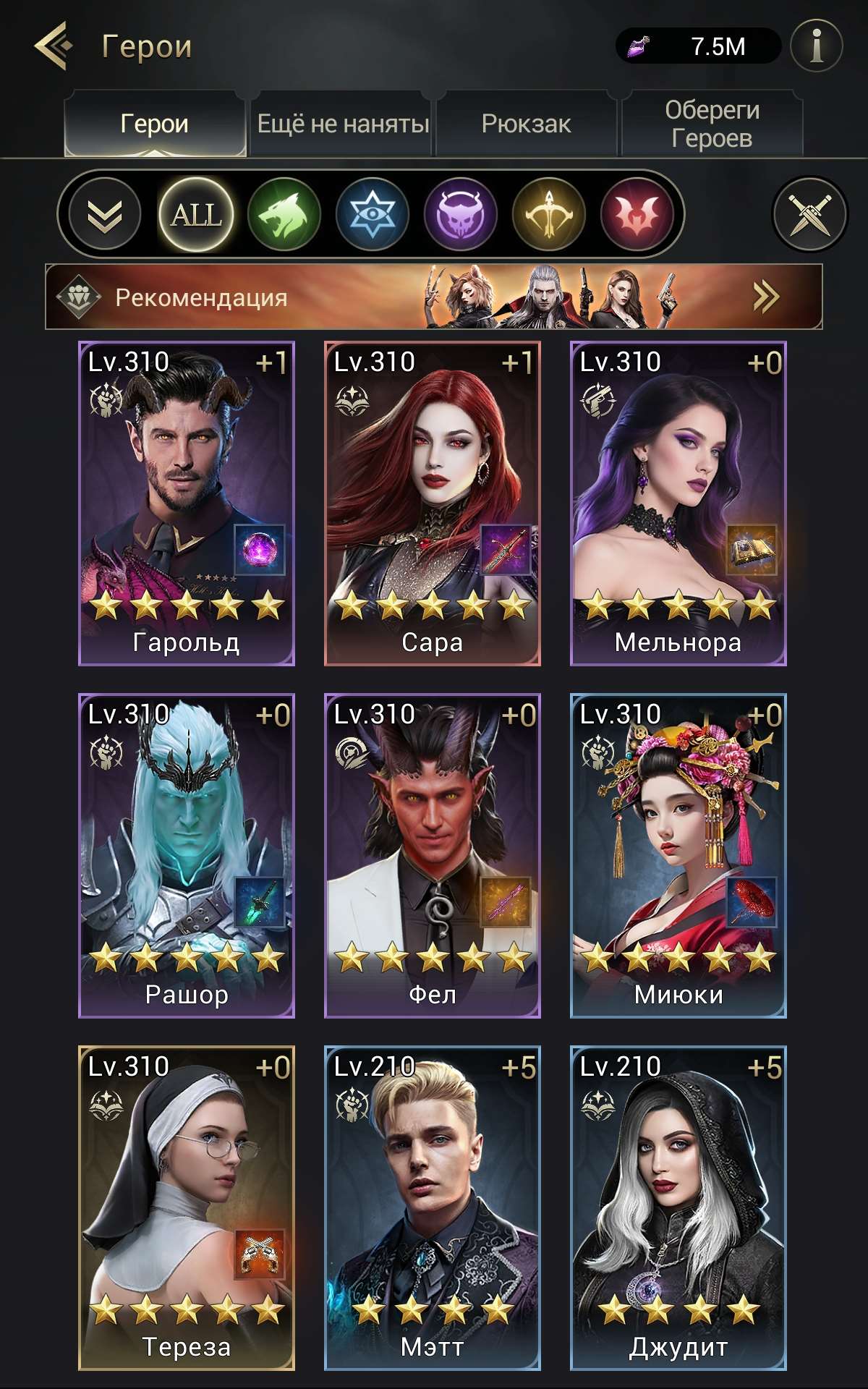This screenshot has width=868, height=1389.
Task: Open the Рекомендация banner
Action: (x=434, y=297)
